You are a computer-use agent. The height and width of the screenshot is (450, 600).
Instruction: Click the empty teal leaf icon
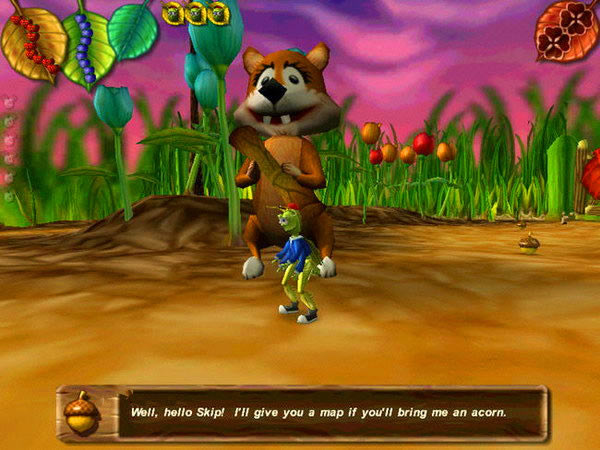[x=133, y=30]
